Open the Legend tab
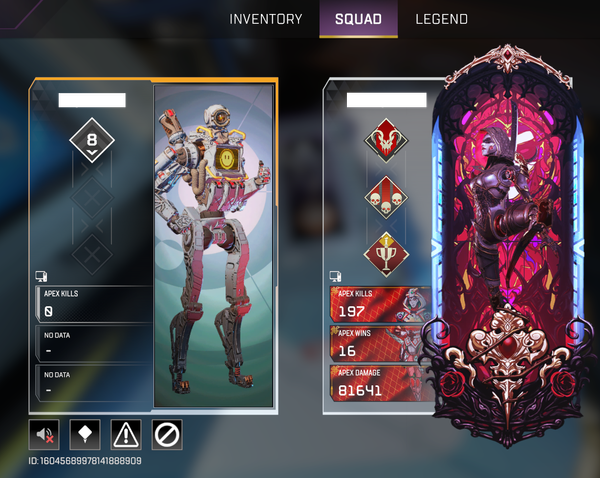 tap(441, 19)
